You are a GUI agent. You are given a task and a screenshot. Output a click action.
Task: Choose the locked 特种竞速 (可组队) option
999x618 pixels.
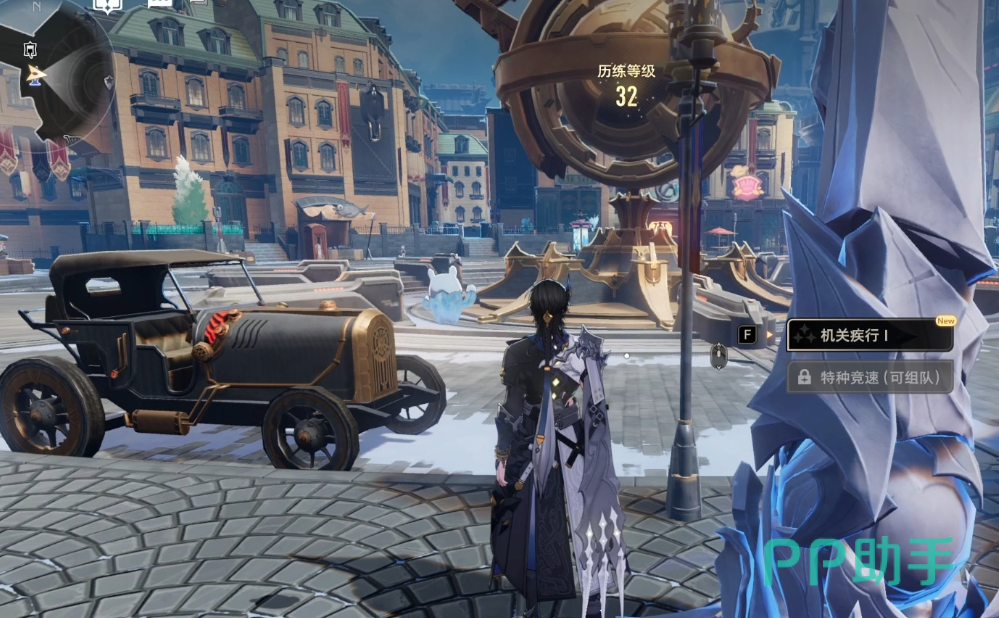point(868,377)
